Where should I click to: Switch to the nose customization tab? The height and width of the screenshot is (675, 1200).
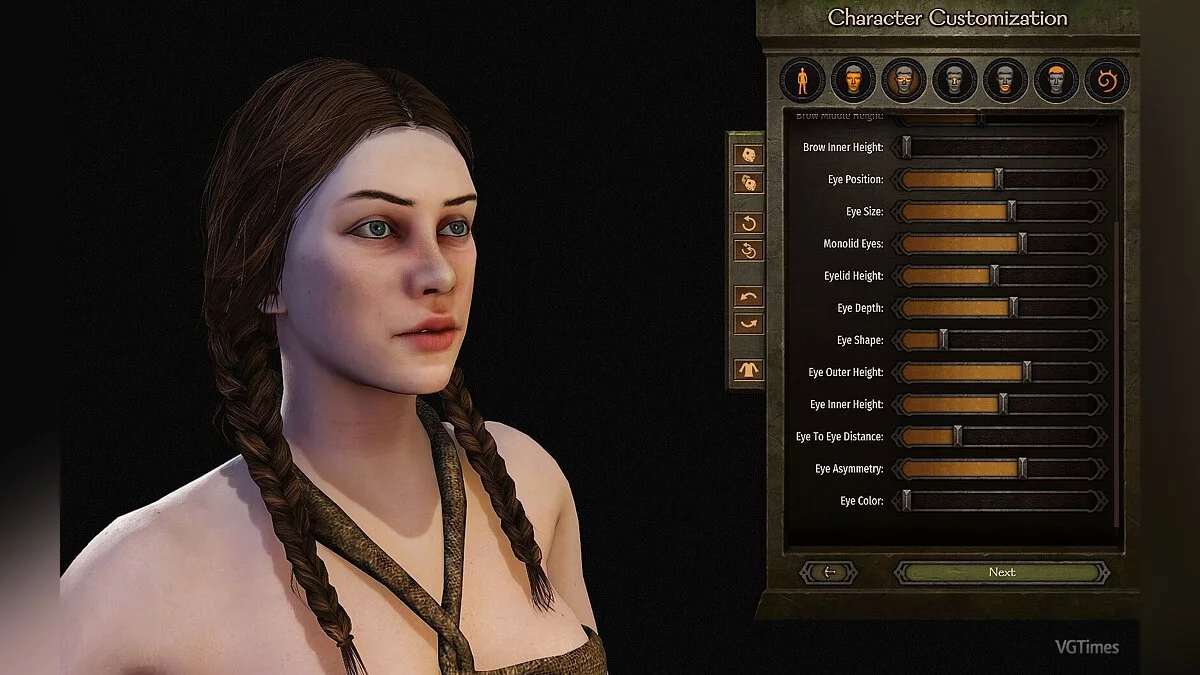955,80
